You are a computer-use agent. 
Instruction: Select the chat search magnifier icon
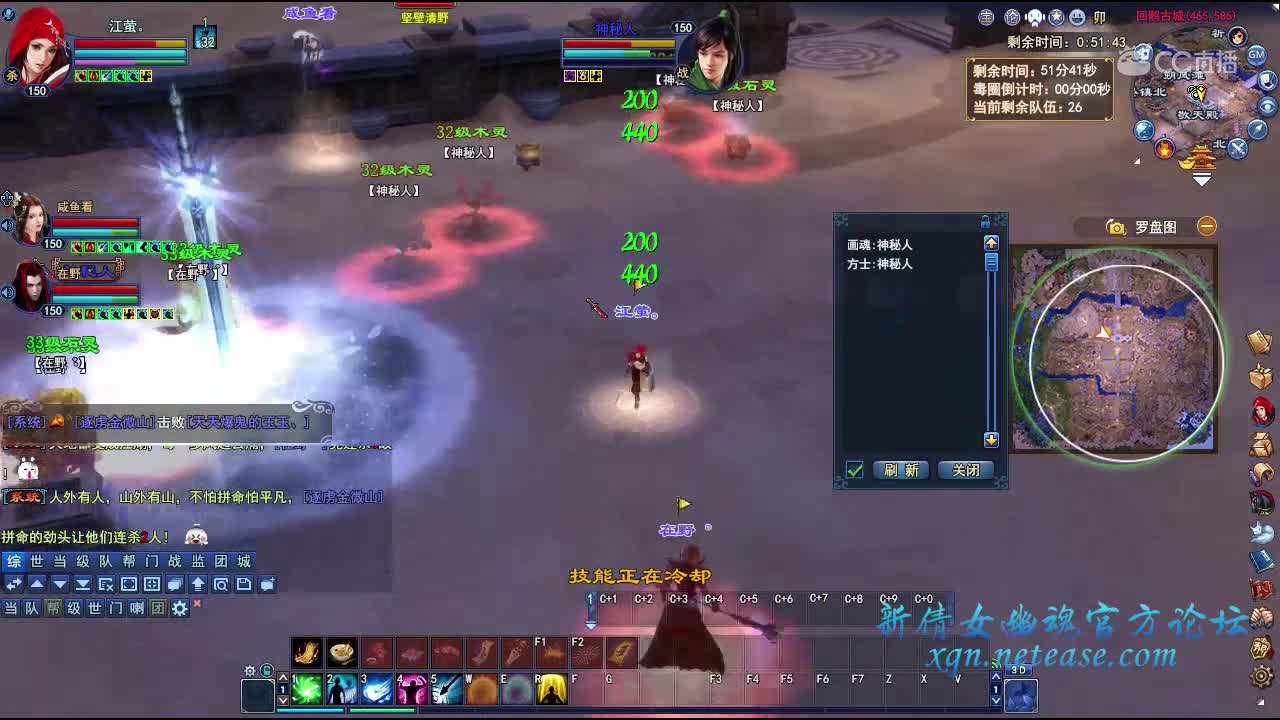[x=222, y=585]
